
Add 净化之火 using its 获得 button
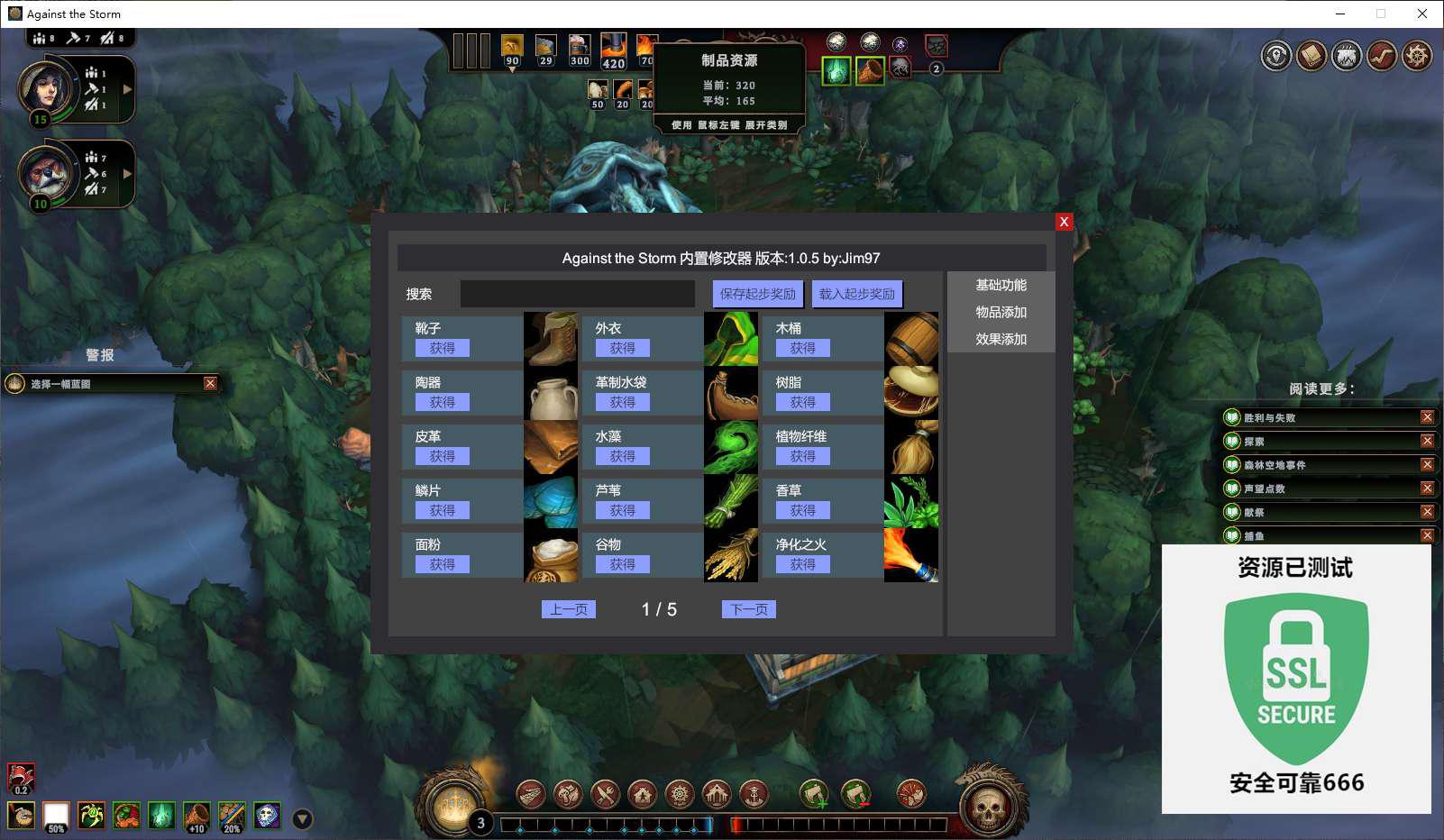coord(802,564)
